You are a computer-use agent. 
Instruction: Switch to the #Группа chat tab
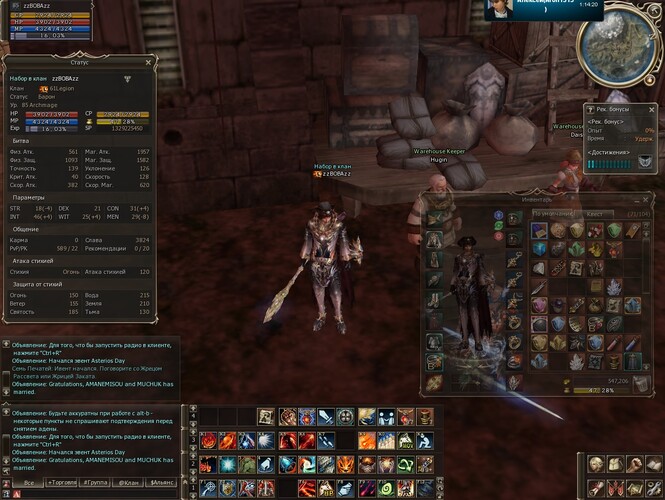(96, 482)
